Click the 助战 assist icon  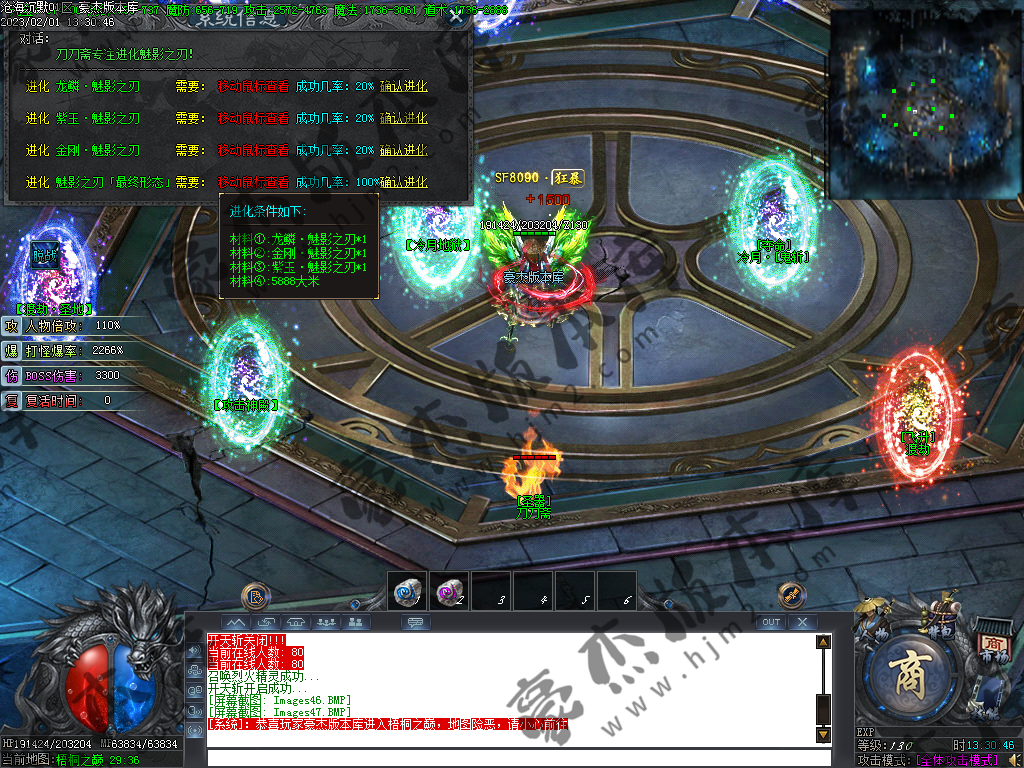(x=46, y=252)
